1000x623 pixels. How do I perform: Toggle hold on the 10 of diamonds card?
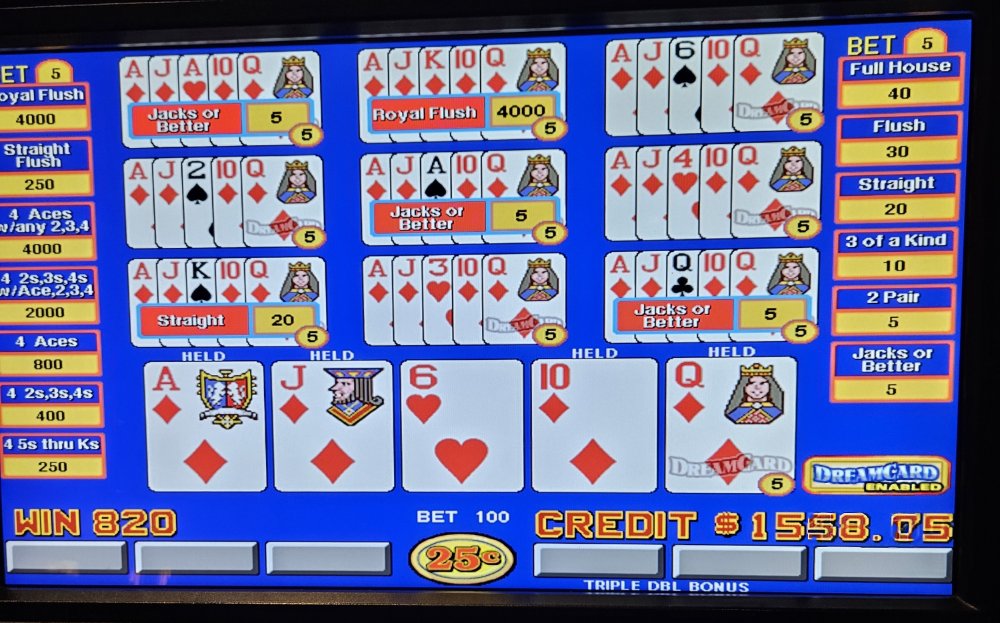(x=593, y=427)
